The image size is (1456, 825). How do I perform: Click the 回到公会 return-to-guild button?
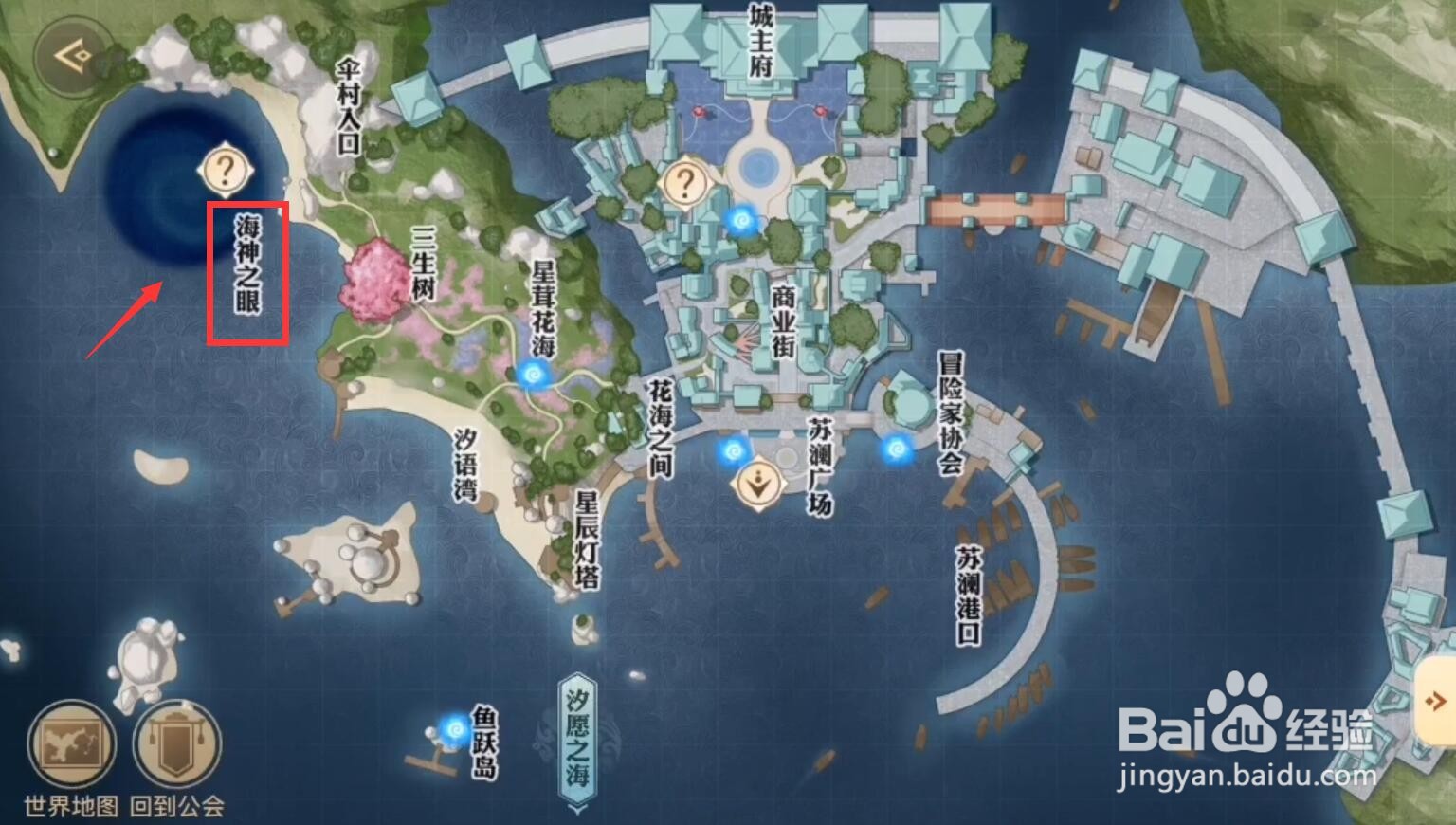(175, 746)
